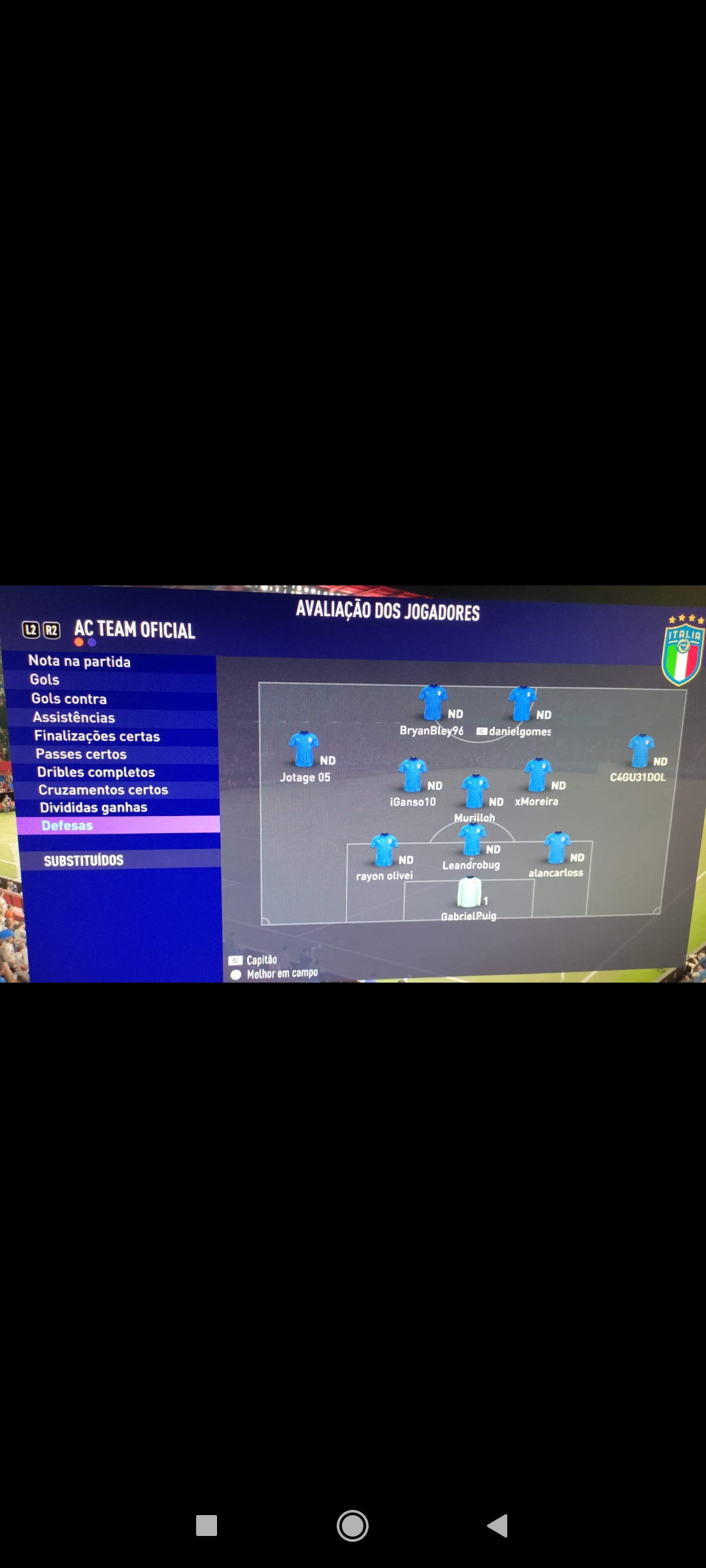Pick player Jotage 05 on the pitch
The height and width of the screenshot is (1568, 706).
click(x=304, y=749)
